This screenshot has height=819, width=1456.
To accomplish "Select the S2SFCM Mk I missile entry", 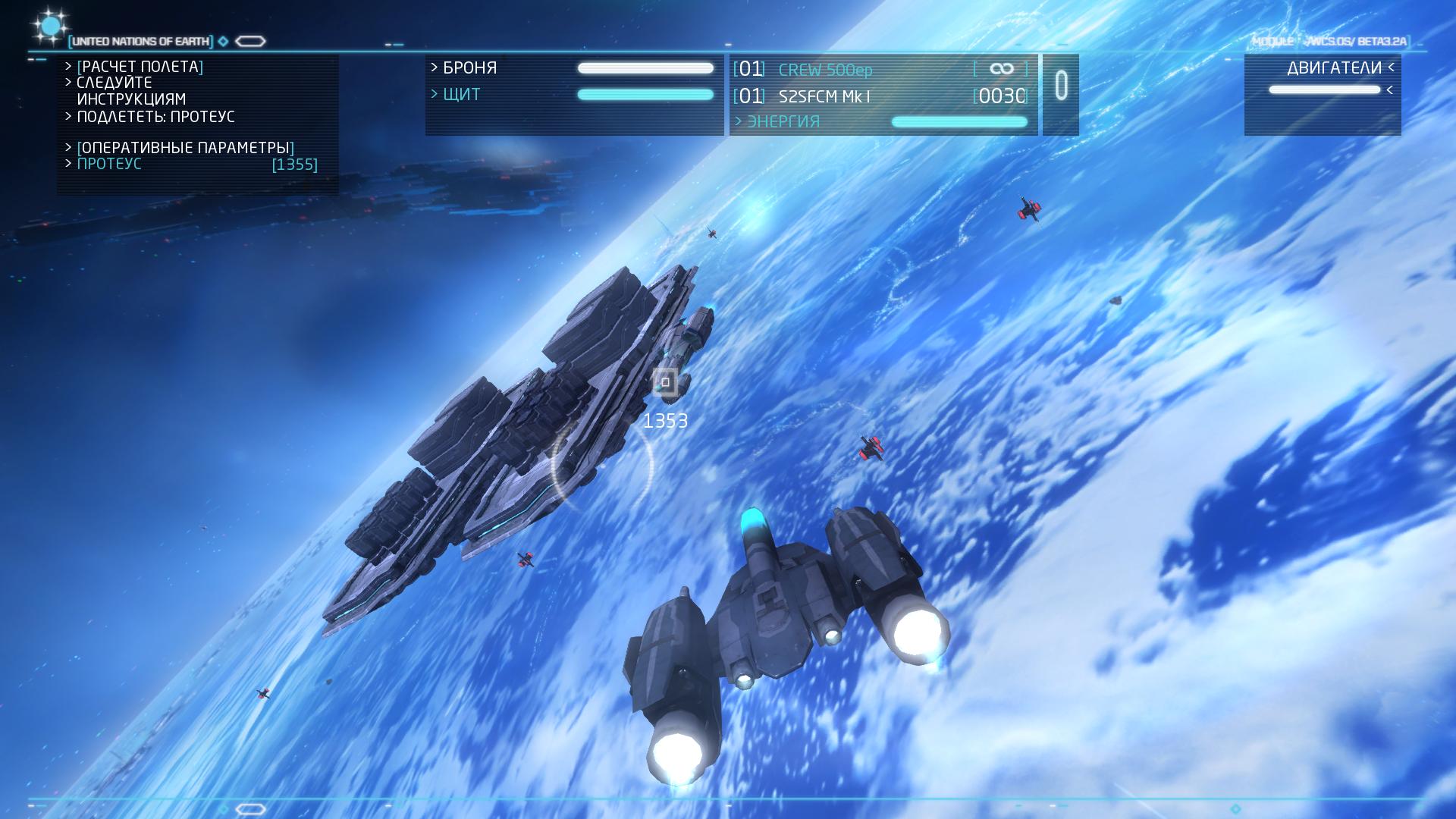I will pos(824,96).
